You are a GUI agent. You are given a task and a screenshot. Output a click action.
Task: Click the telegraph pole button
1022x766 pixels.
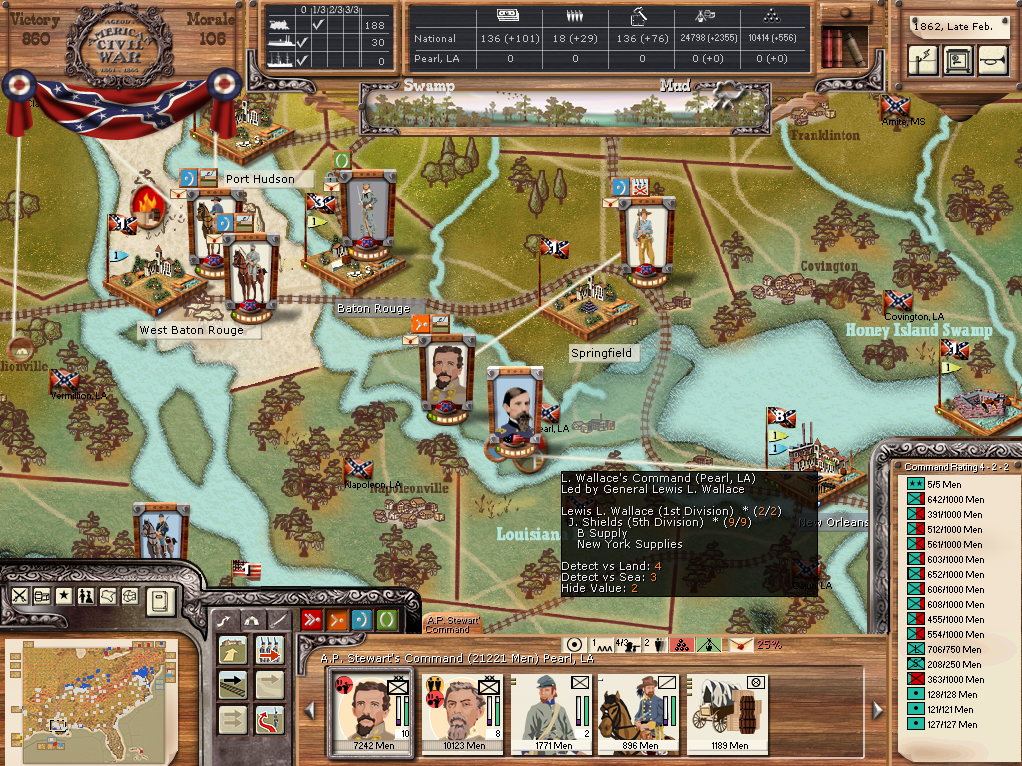pyautogui.click(x=921, y=61)
